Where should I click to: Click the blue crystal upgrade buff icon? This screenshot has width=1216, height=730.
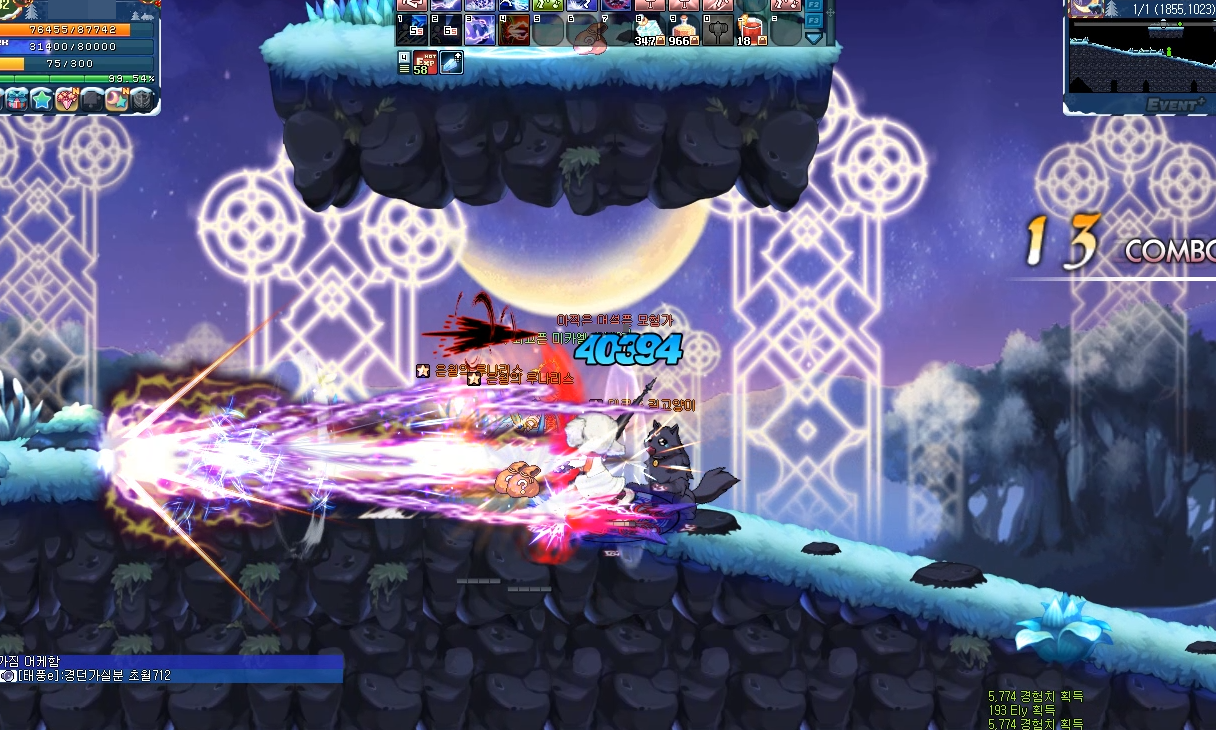click(451, 63)
